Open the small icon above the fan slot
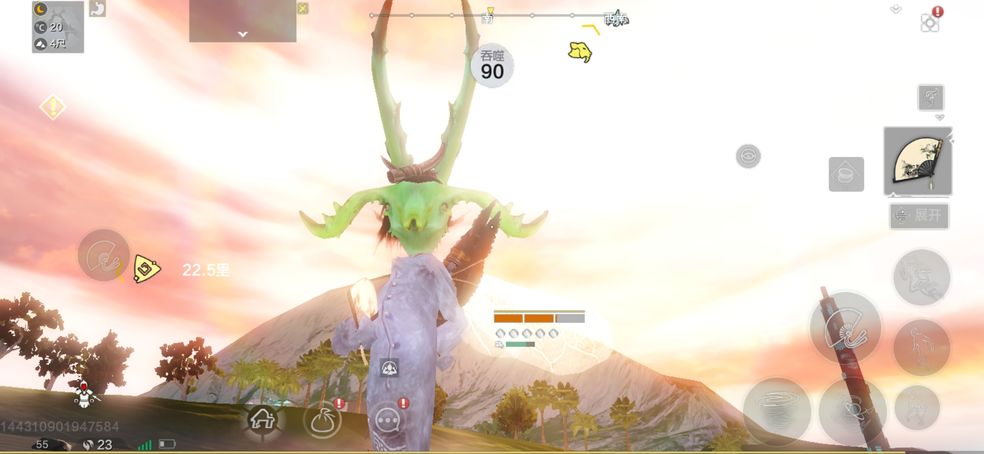The width and height of the screenshot is (984, 454). [x=931, y=97]
